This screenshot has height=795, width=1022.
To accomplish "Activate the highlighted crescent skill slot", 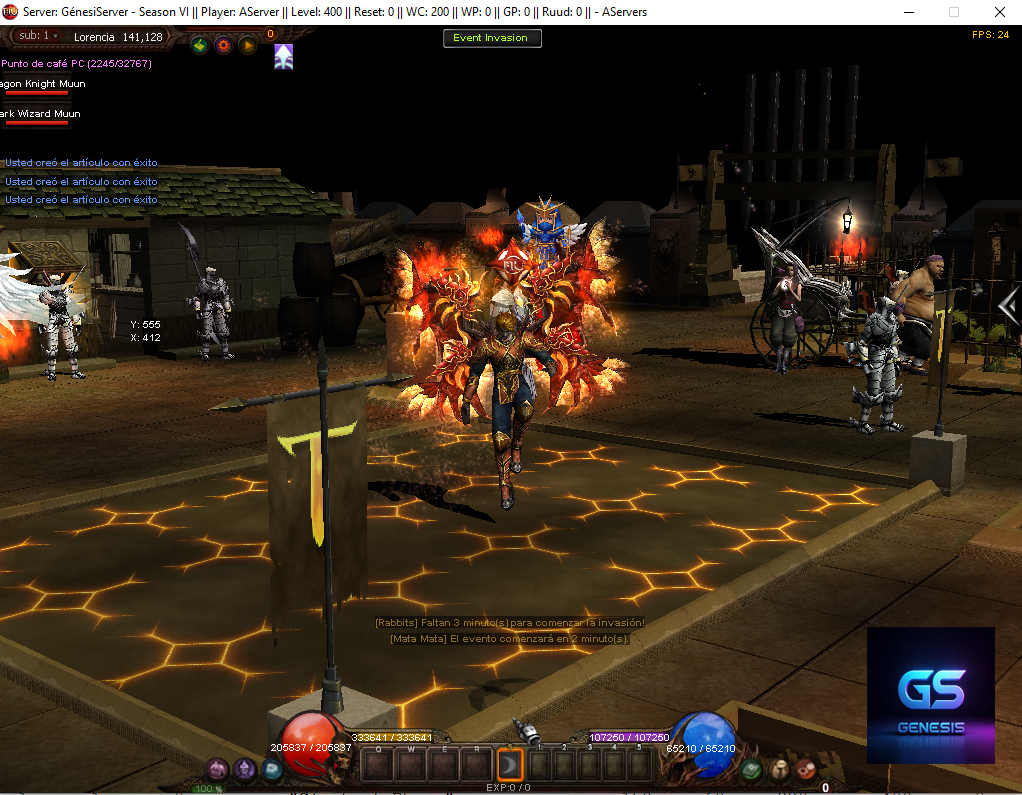I will (510, 765).
